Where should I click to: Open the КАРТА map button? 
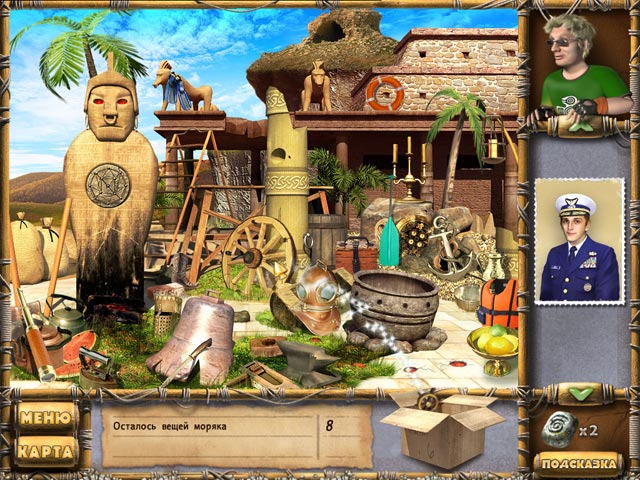[x=45, y=451]
